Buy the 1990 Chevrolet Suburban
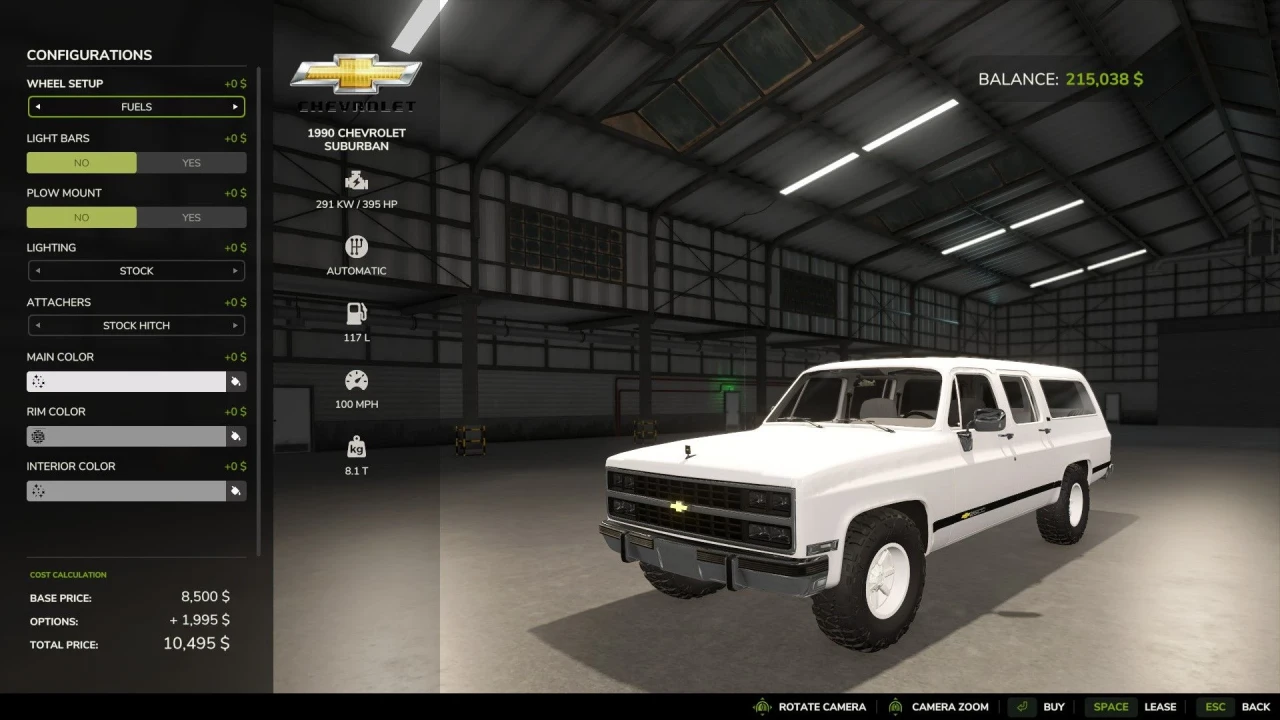Screen dimensions: 1280x720 1053,706
